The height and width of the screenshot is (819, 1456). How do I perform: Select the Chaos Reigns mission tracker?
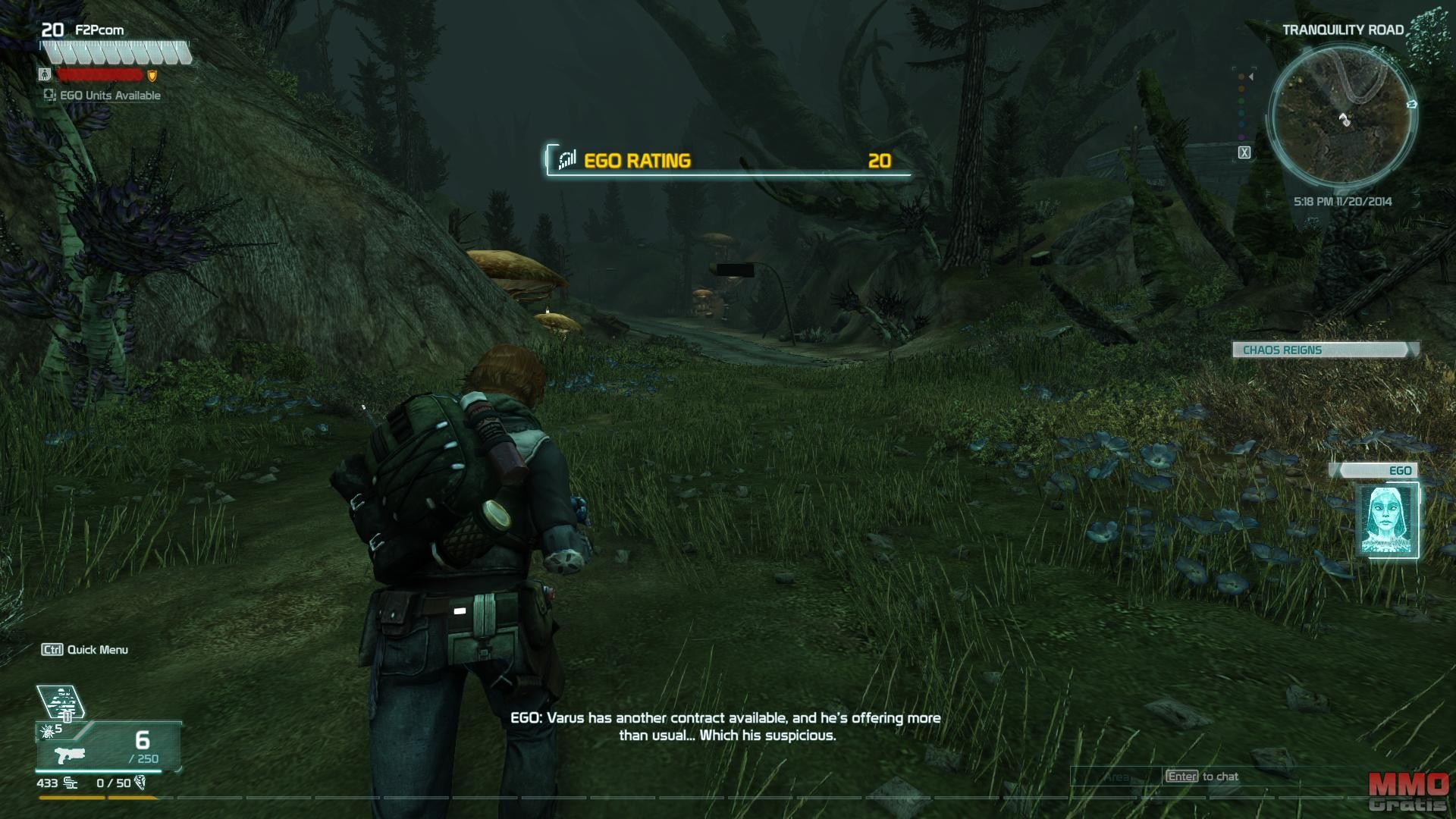click(1323, 350)
